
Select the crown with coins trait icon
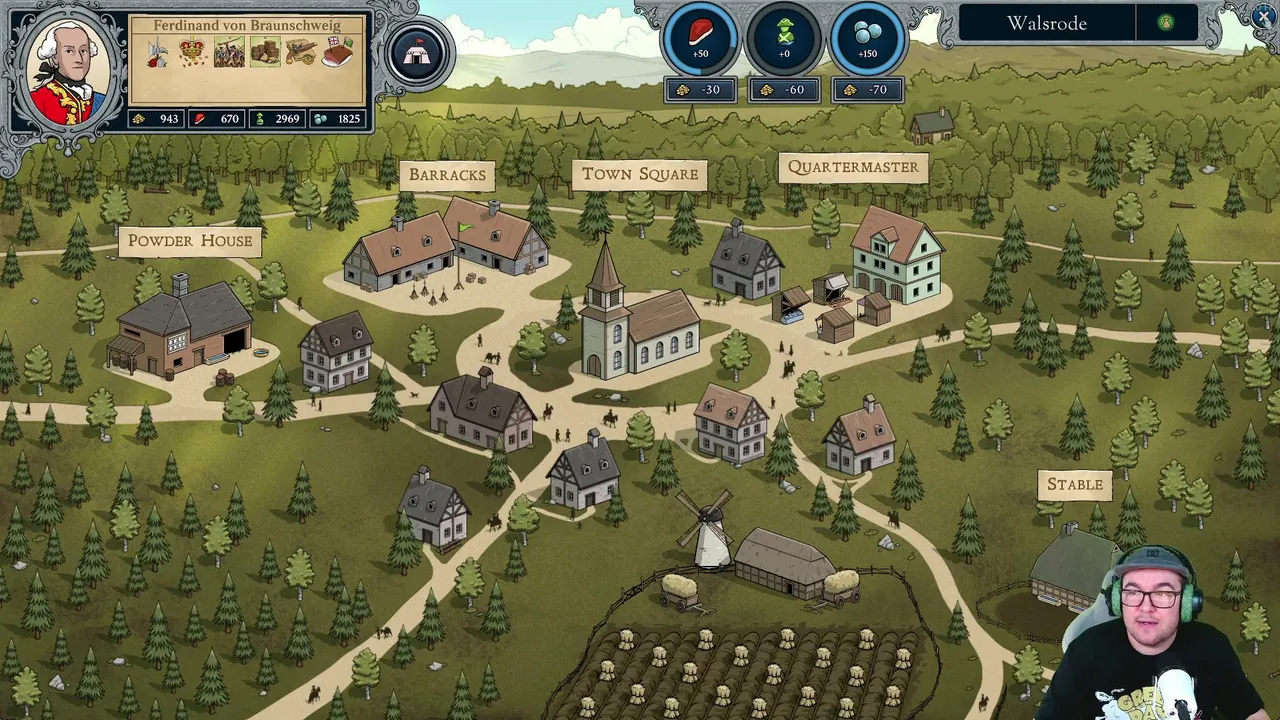click(x=193, y=52)
